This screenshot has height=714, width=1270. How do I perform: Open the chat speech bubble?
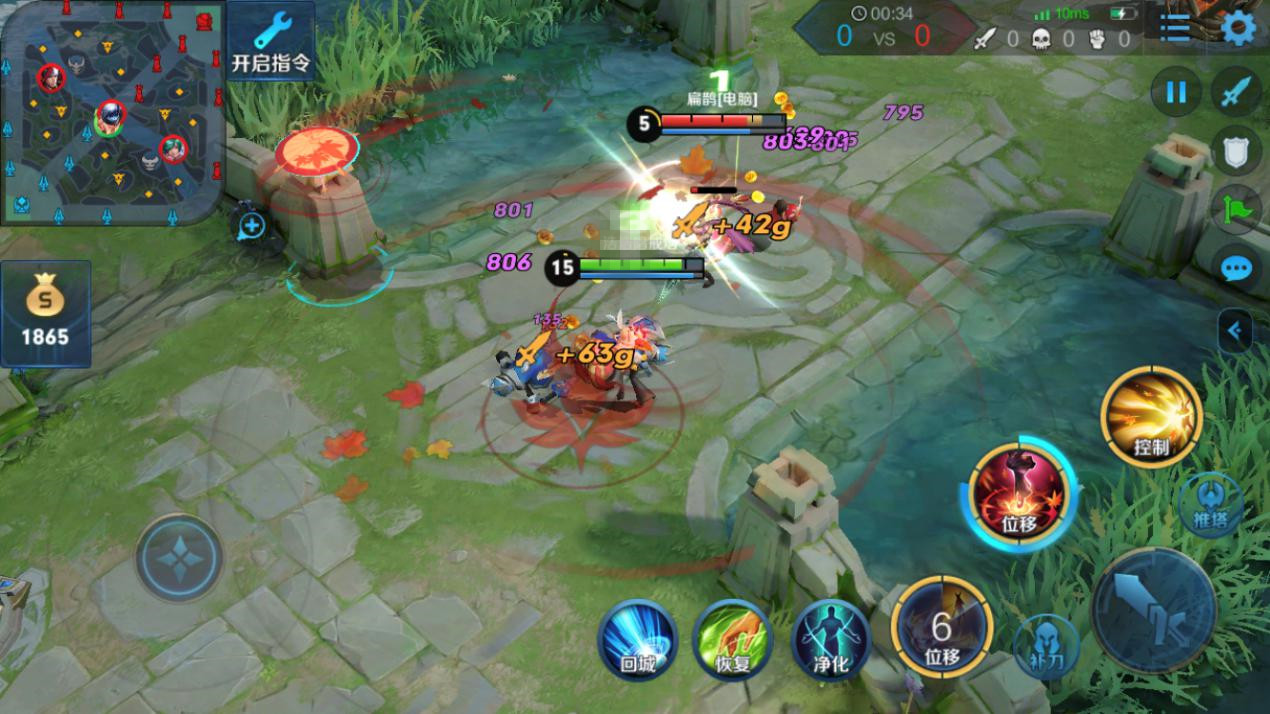click(x=1237, y=268)
